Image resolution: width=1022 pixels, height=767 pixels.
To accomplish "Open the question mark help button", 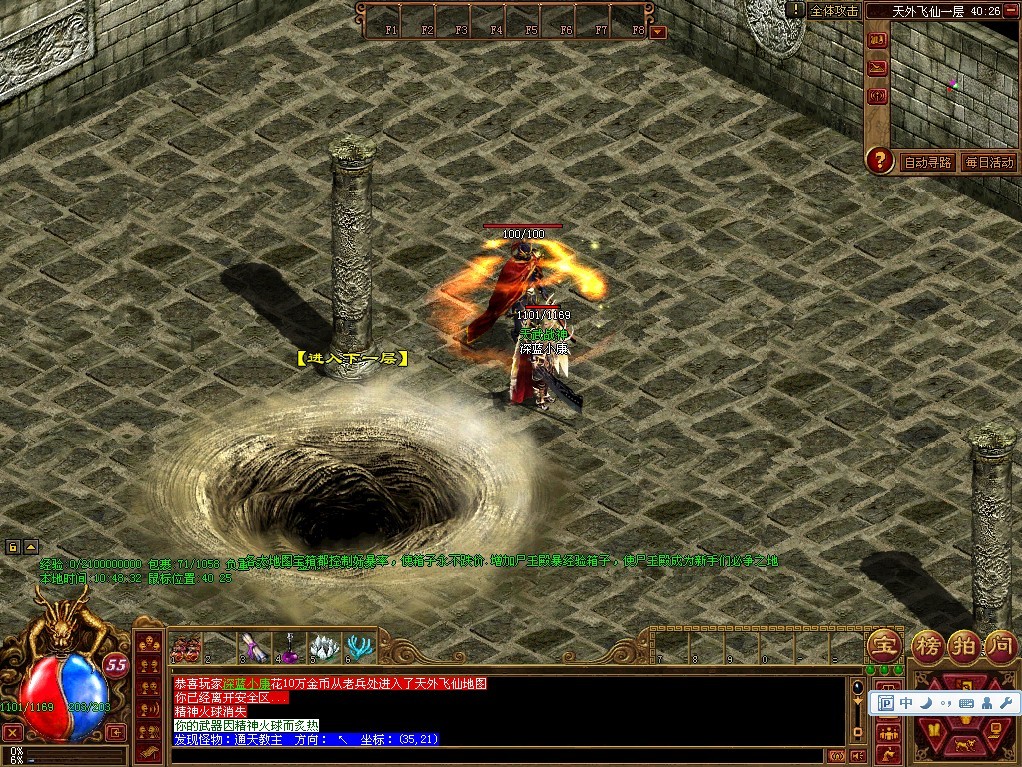I will (879, 160).
